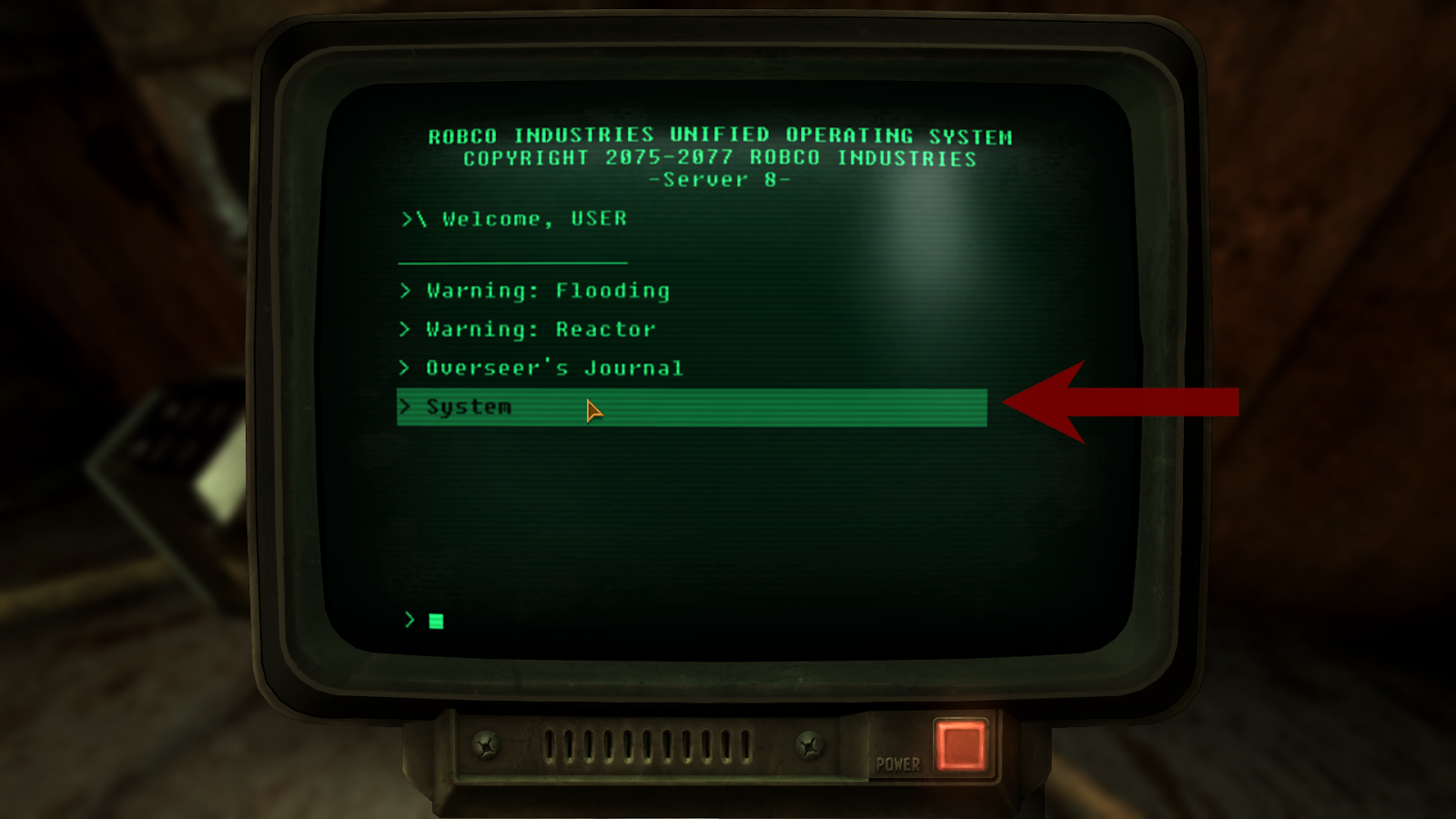Expand the chevron beside Warning: Flooding
The image size is (1456, 819).
point(404,291)
